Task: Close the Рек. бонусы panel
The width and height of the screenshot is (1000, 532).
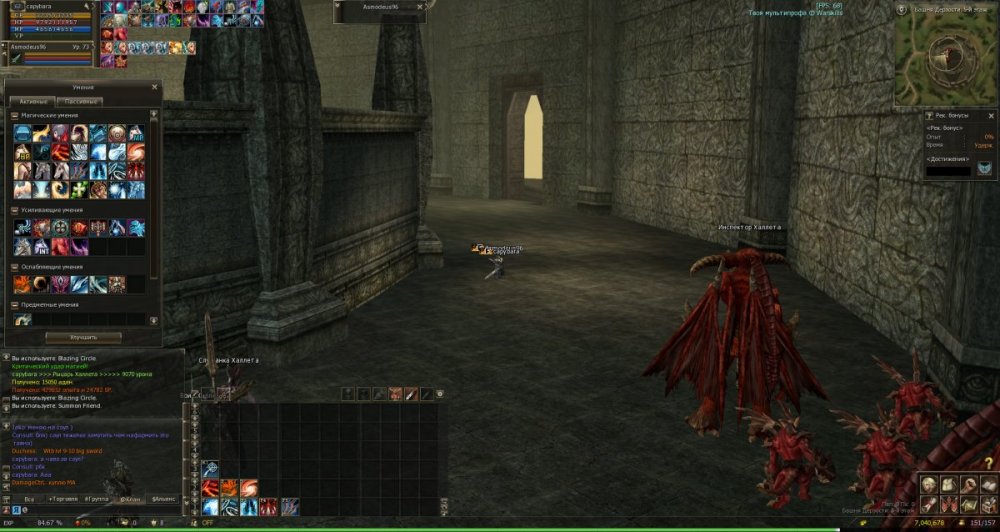Action: pyautogui.click(x=991, y=116)
